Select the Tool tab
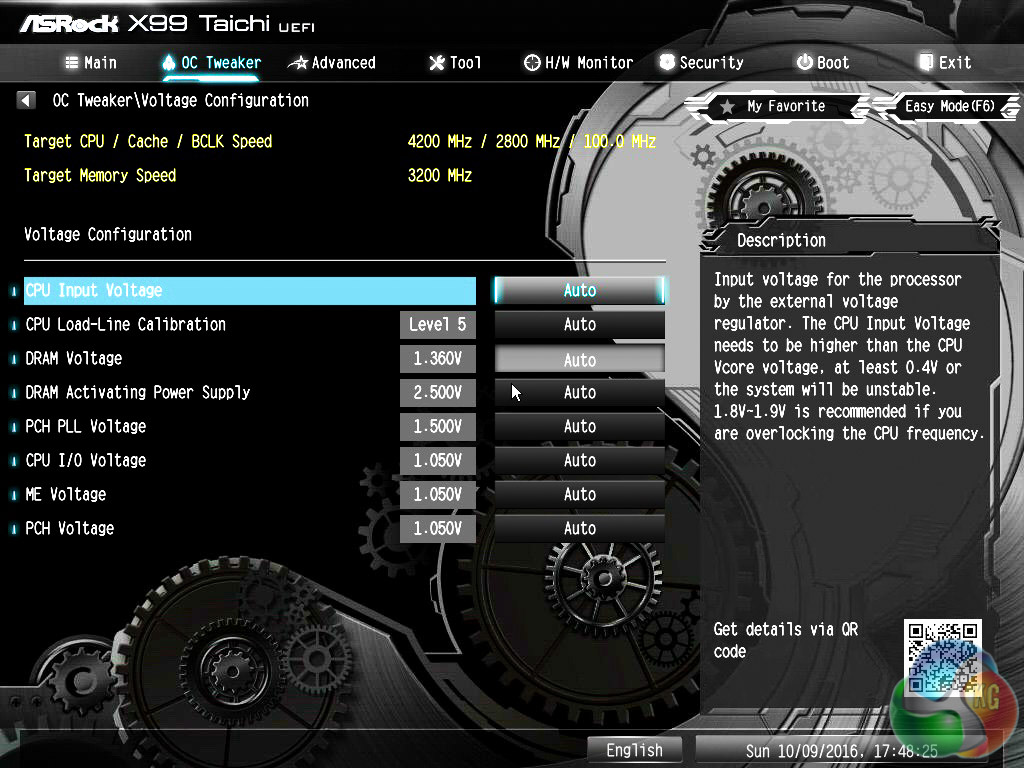The width and height of the screenshot is (1024, 768). pos(455,62)
